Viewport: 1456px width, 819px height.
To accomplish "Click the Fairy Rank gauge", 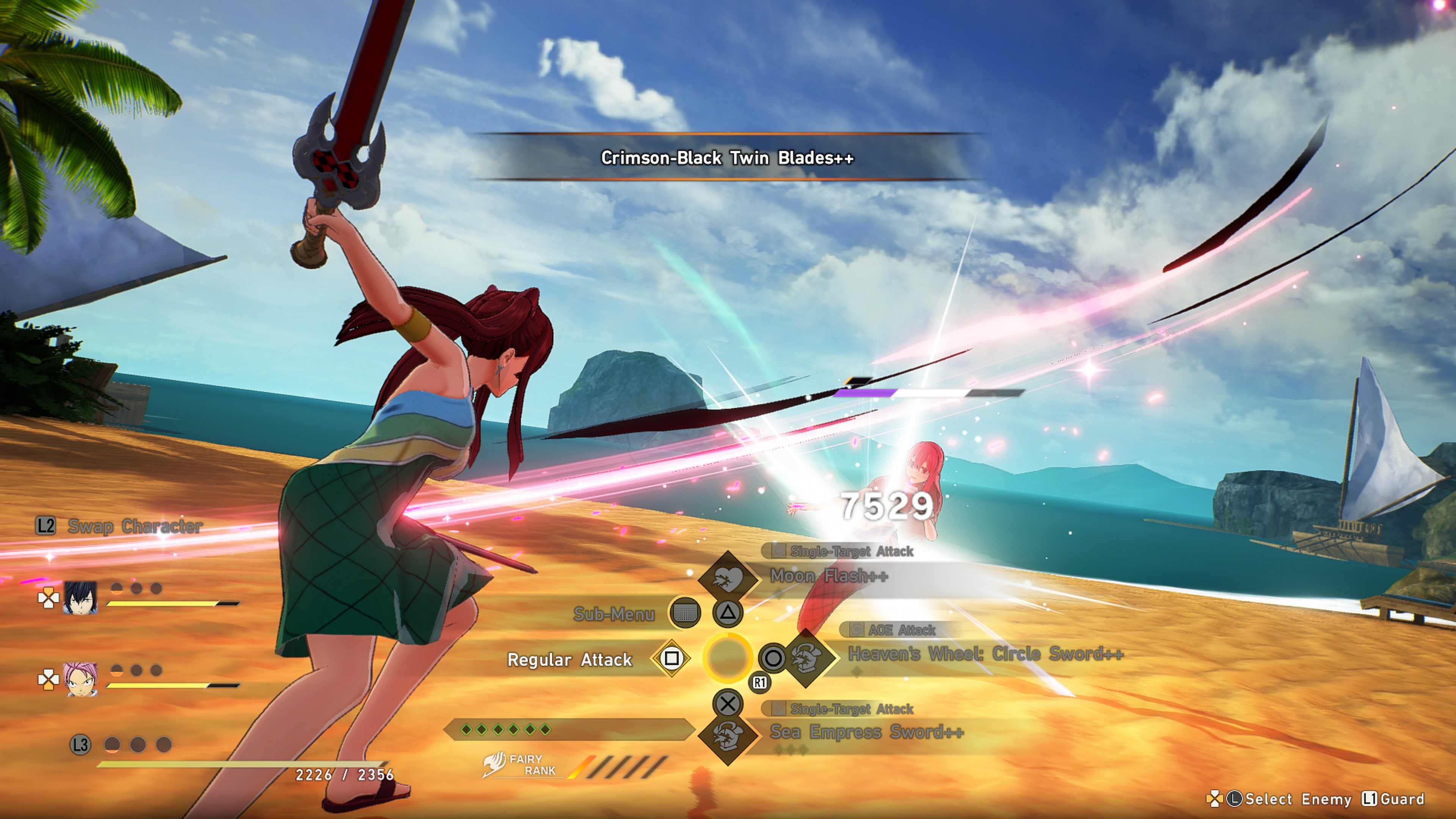I will 619,766.
